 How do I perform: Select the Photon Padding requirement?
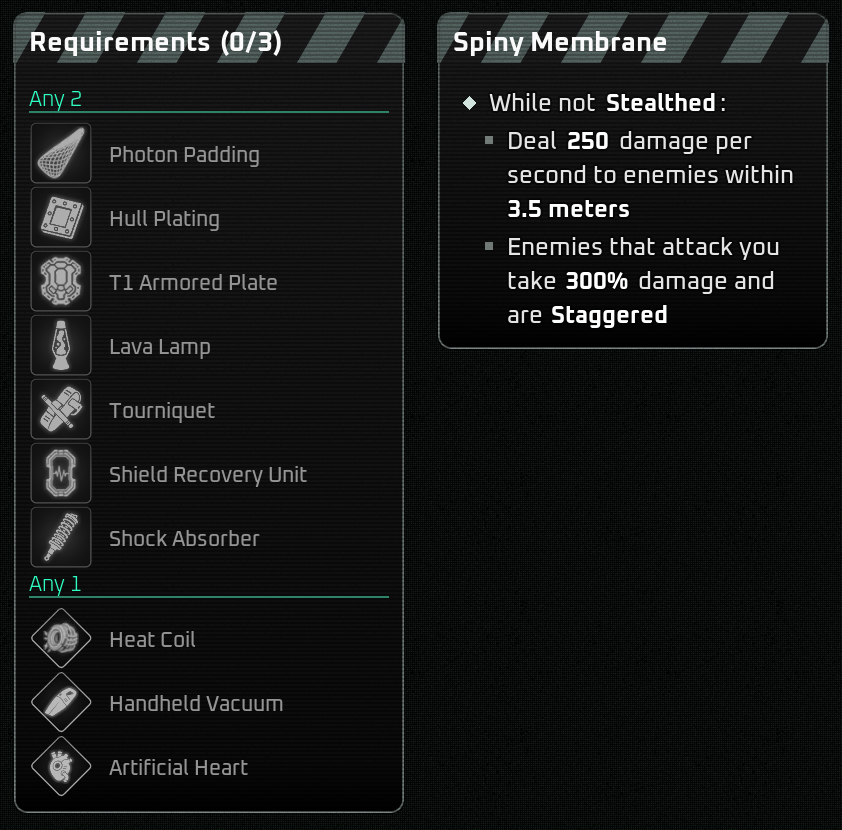184,155
